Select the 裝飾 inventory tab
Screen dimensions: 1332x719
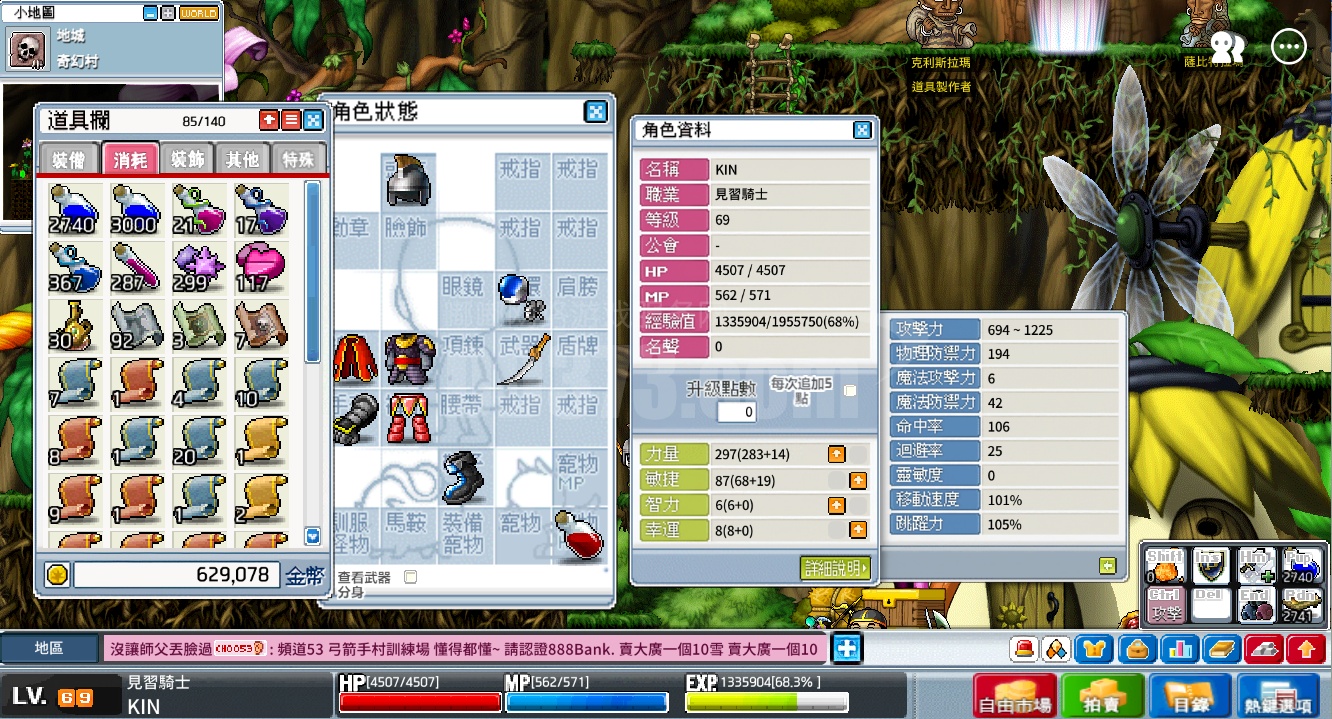tap(187, 159)
